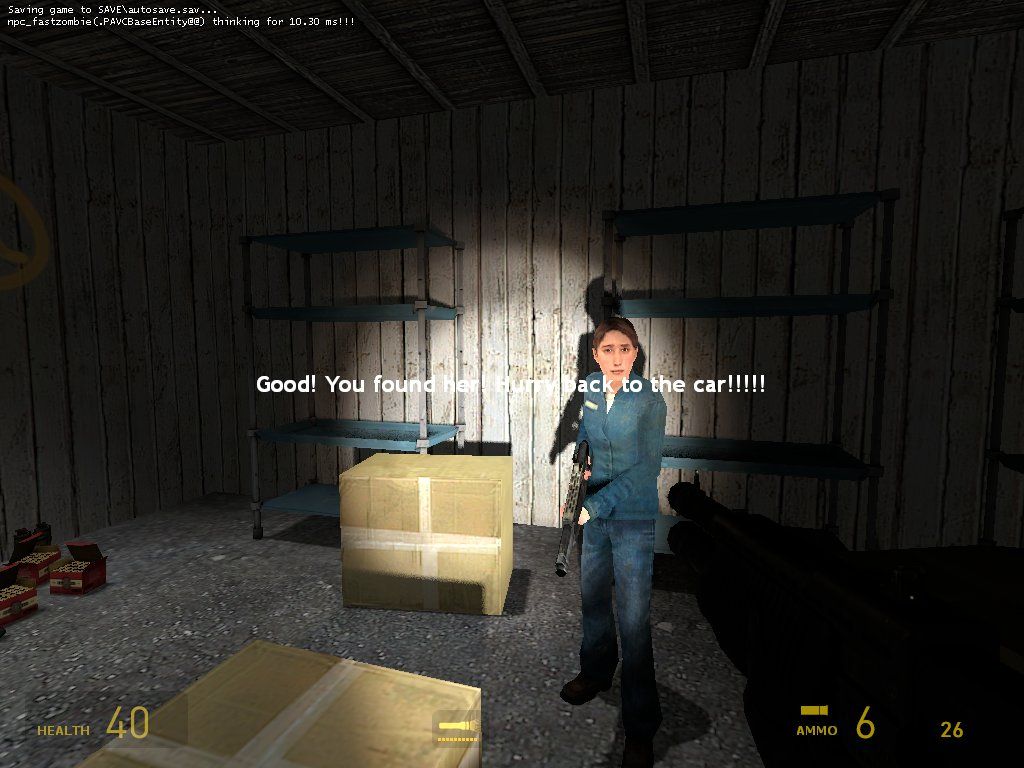Click the flashlight indicator icon

coord(457,727)
